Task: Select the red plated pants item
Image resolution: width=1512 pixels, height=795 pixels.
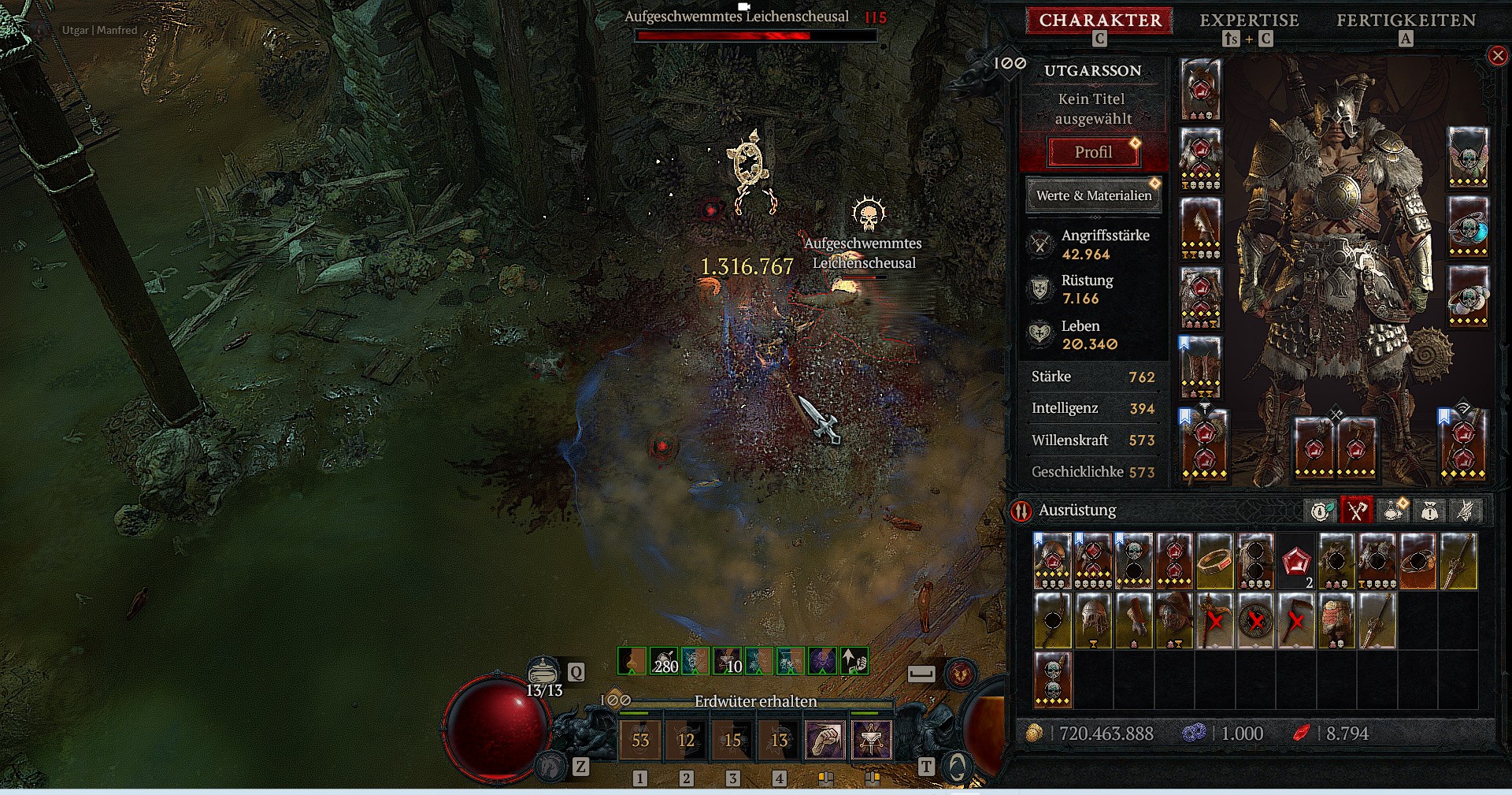Action: (x=1336, y=621)
